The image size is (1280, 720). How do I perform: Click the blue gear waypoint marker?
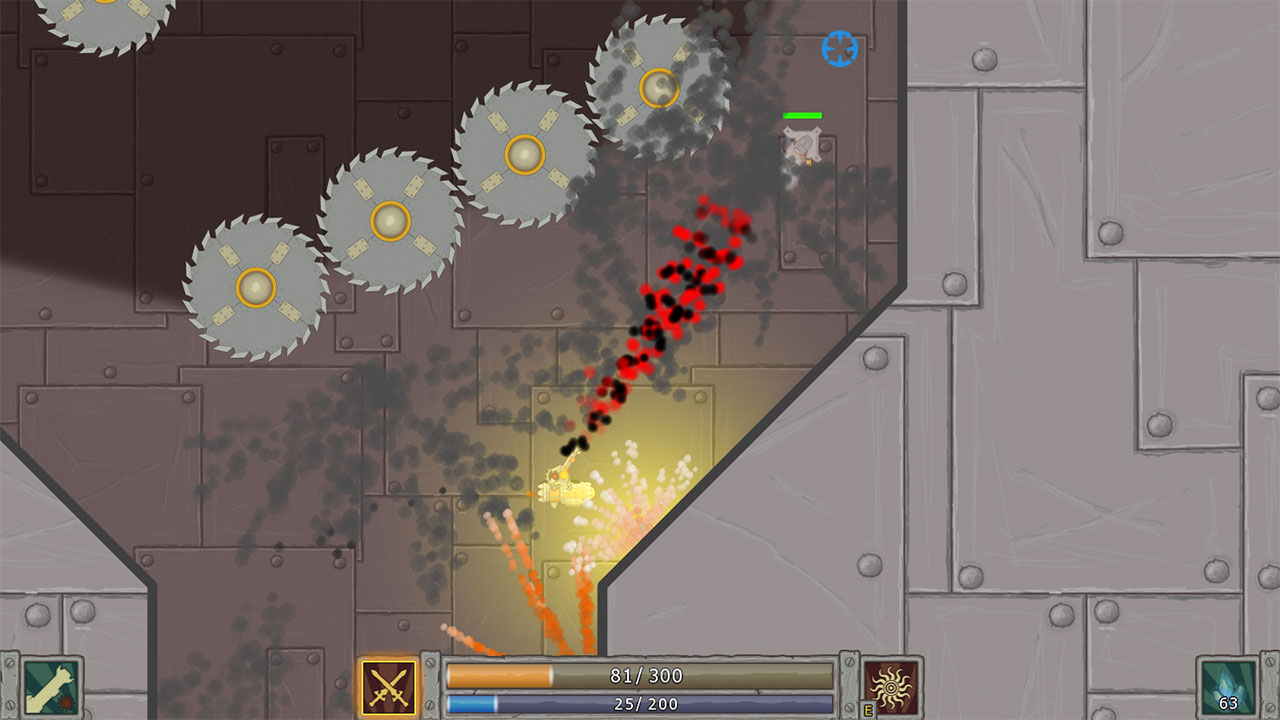tap(838, 48)
